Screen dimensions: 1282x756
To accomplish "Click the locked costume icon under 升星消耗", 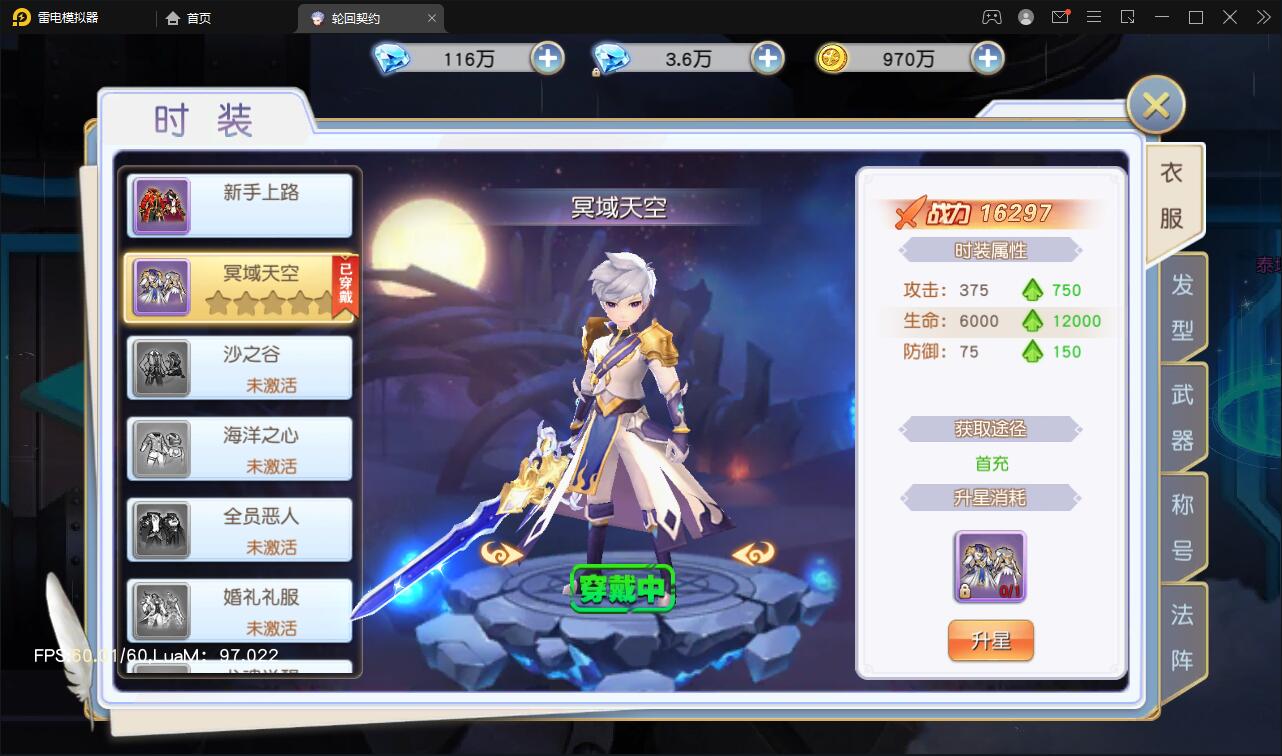I will pyautogui.click(x=989, y=567).
